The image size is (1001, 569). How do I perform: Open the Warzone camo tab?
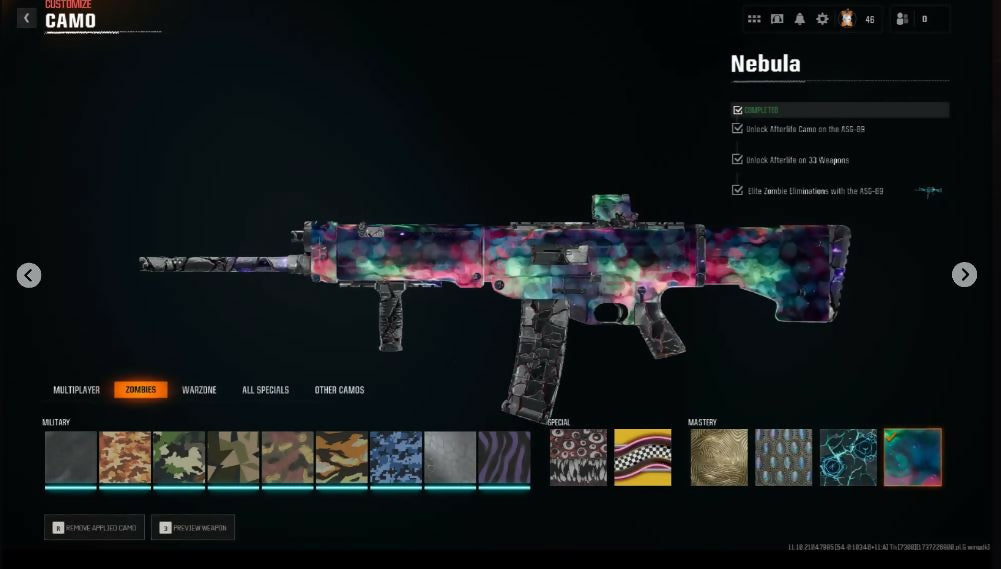[199, 390]
